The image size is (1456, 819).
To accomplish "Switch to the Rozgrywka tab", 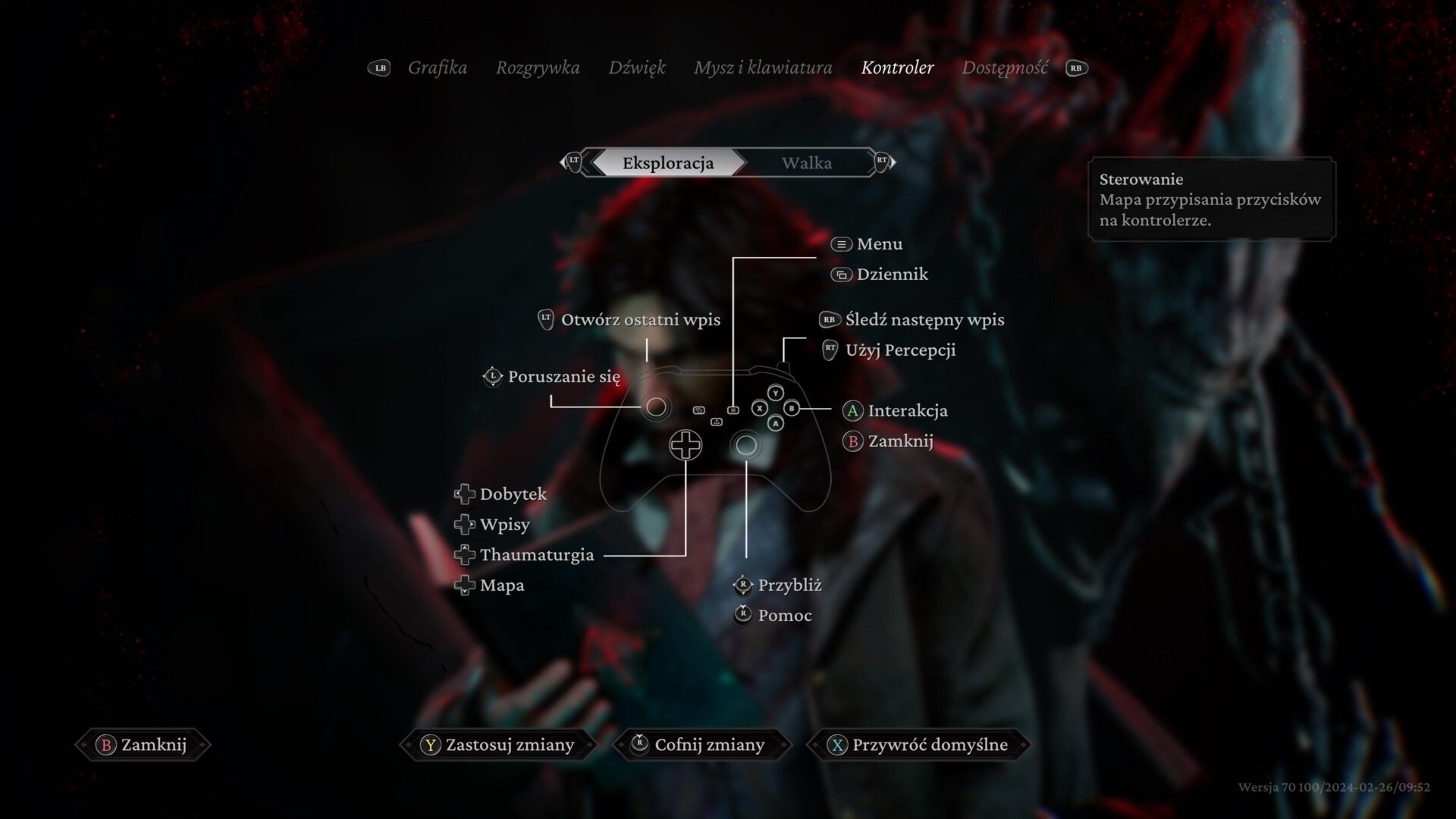I will click(537, 68).
